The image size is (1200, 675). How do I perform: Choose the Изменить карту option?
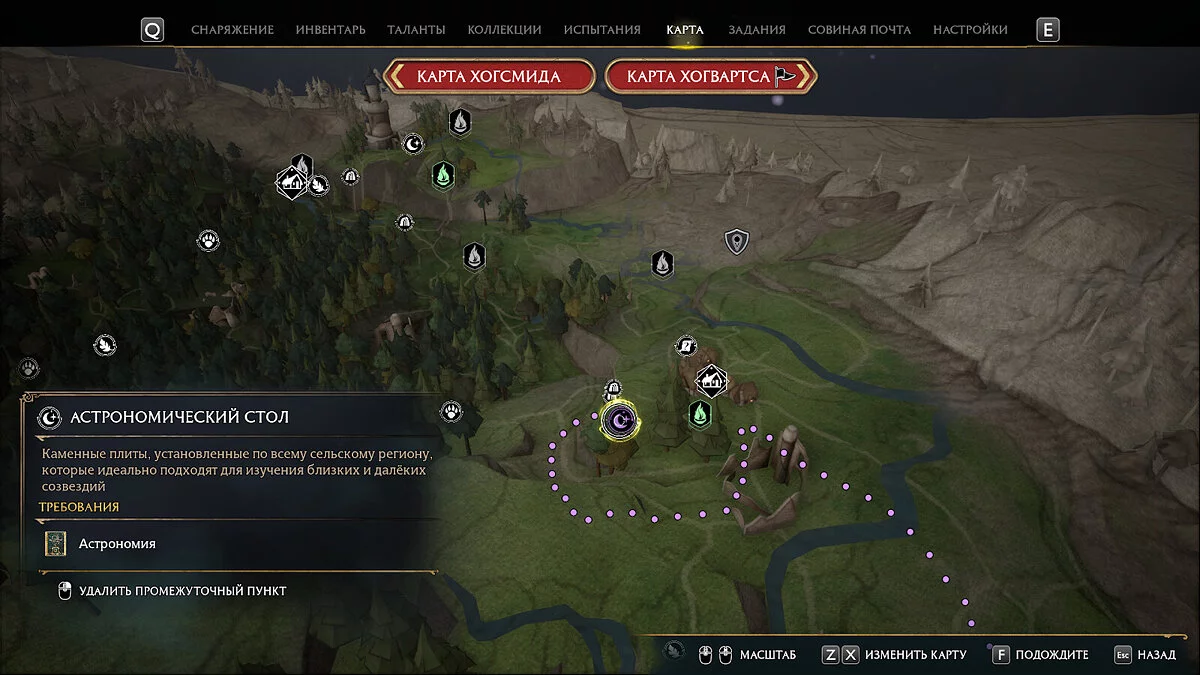coord(894,655)
